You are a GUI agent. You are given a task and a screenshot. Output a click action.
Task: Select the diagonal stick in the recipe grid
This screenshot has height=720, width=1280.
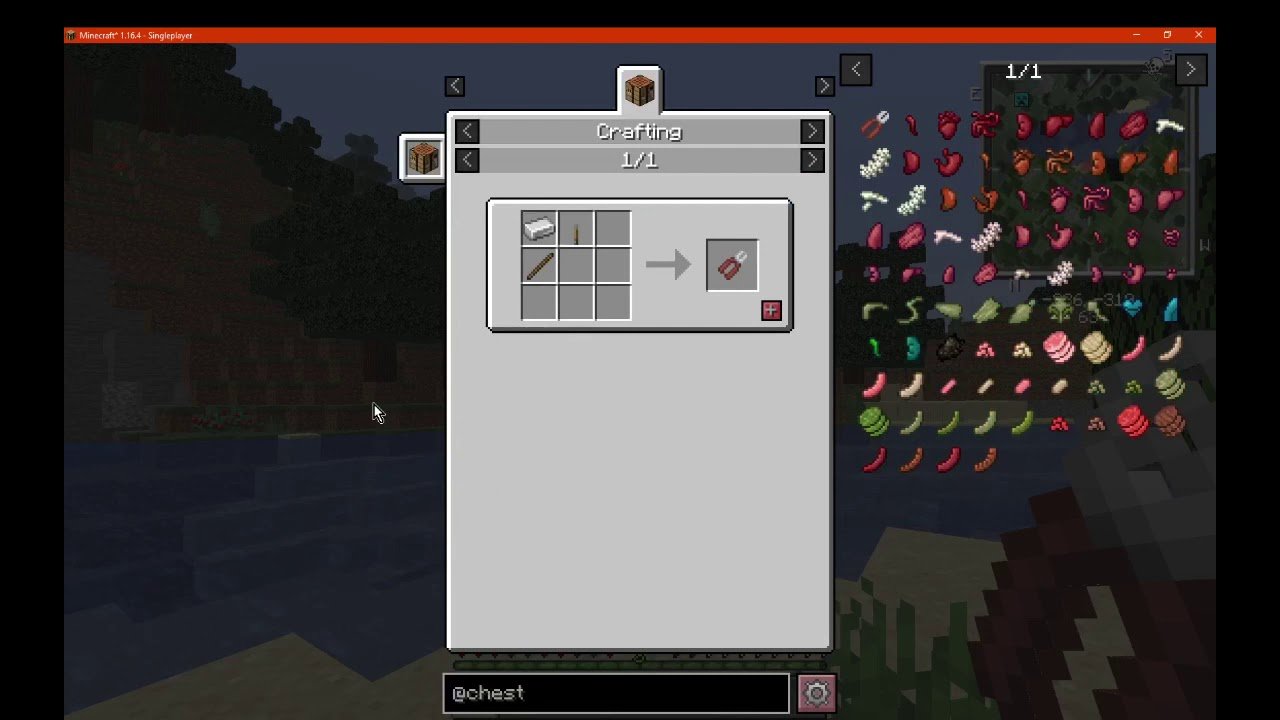tap(539, 266)
